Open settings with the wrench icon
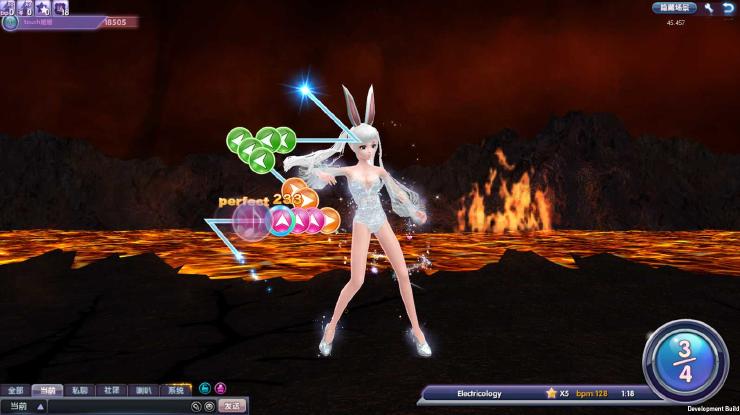 pos(709,8)
